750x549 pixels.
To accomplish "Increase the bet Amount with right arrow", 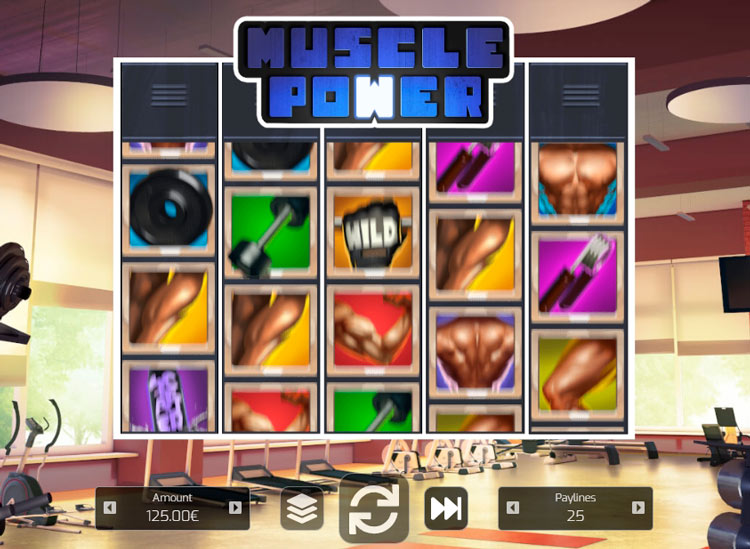I will point(235,508).
